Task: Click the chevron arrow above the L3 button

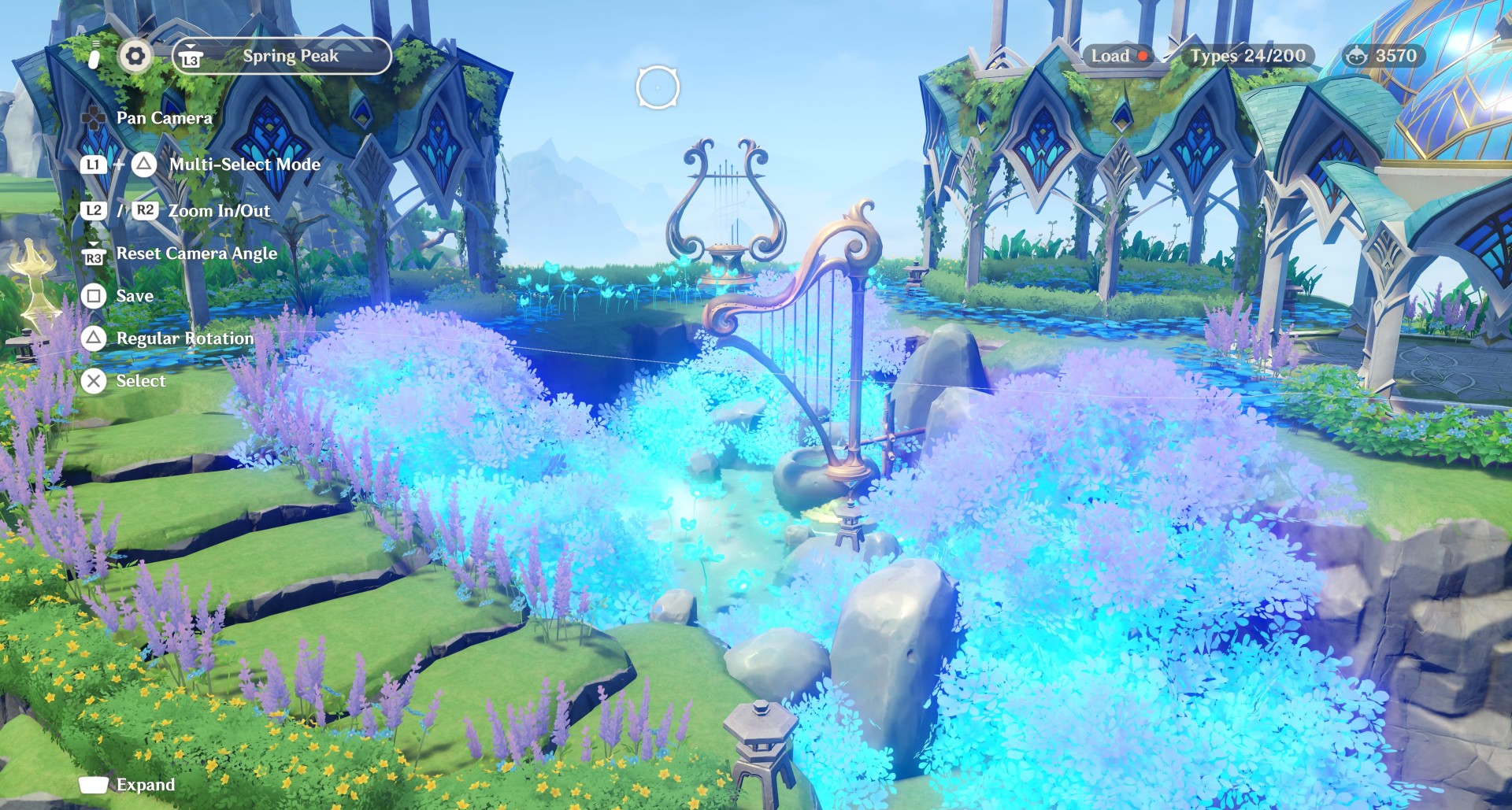Action: point(191,46)
